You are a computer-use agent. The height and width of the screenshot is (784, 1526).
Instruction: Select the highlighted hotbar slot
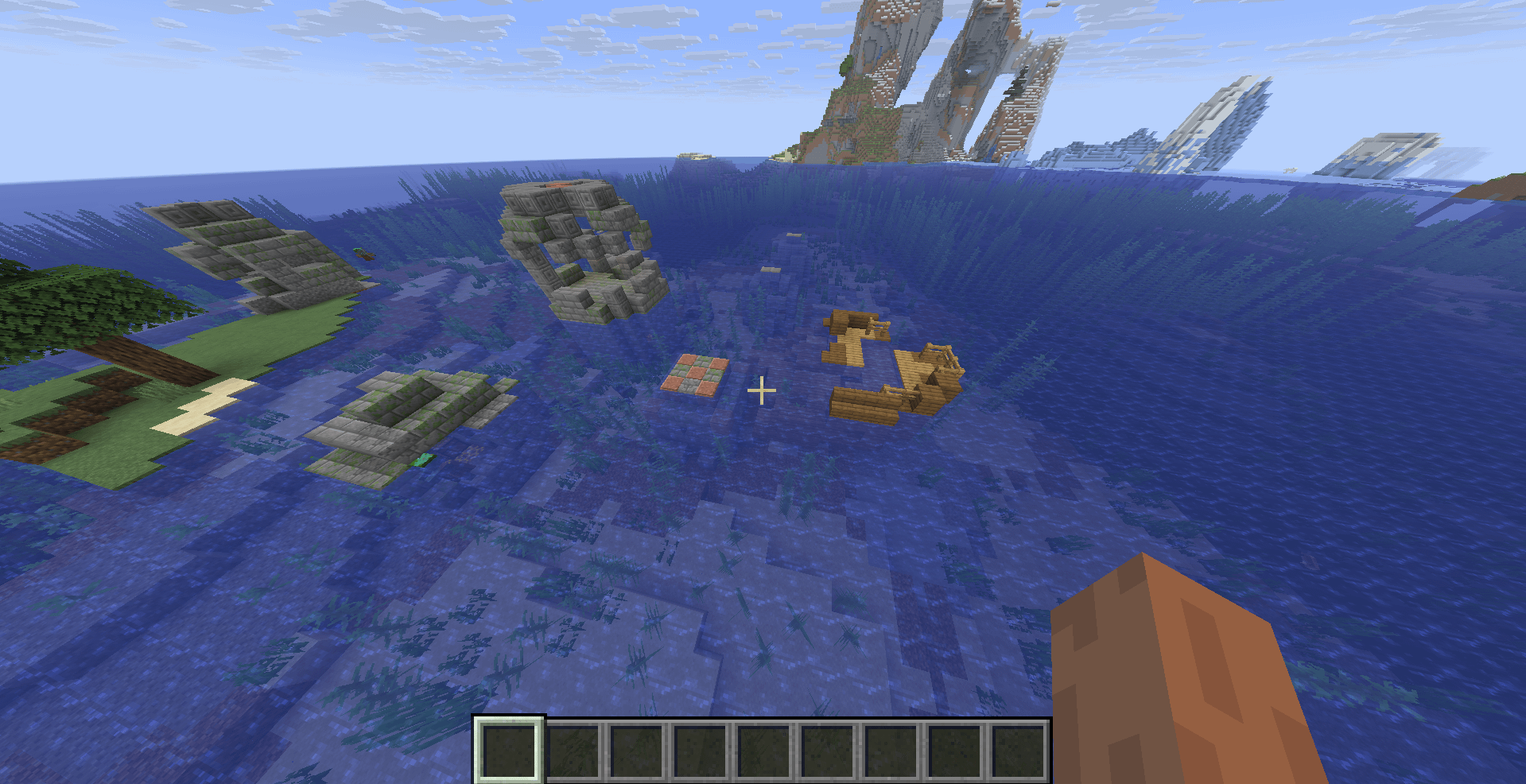pos(510,750)
